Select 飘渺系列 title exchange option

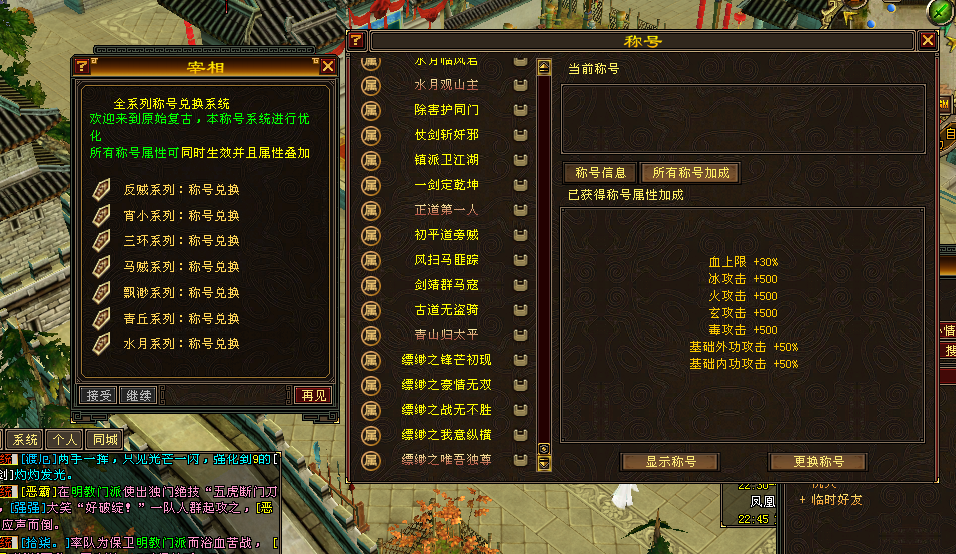(x=181, y=292)
